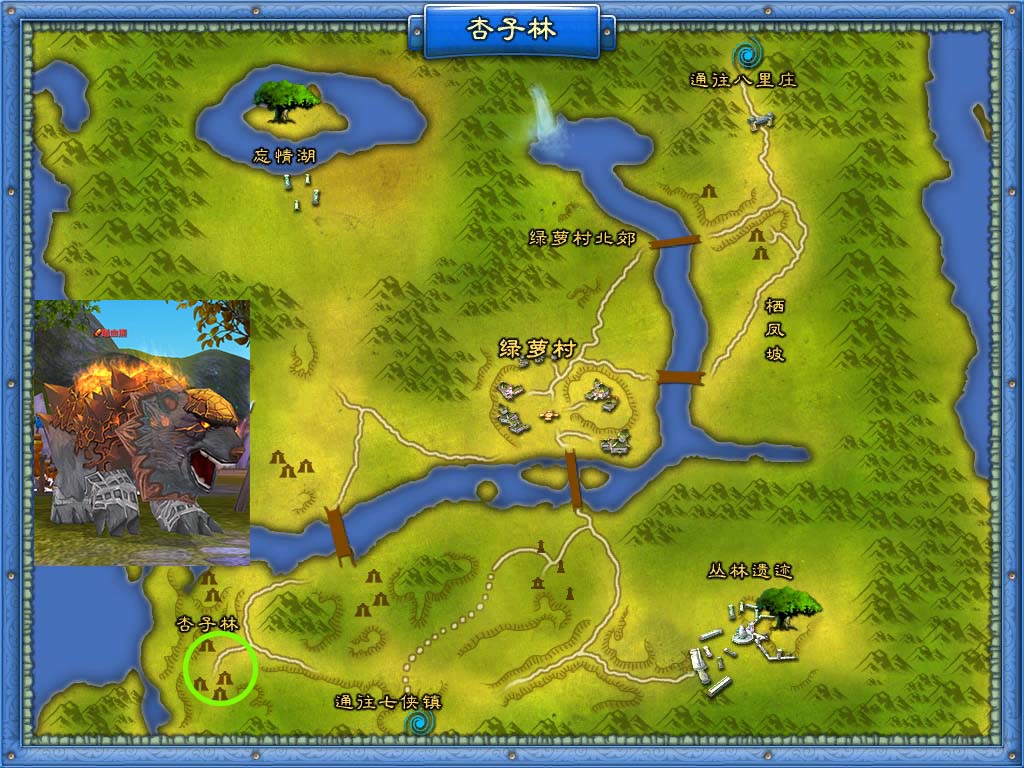Select the 通往七侠镇 swirl portal marker
Viewport: 1024px width, 768px height.
pyautogui.click(x=420, y=721)
